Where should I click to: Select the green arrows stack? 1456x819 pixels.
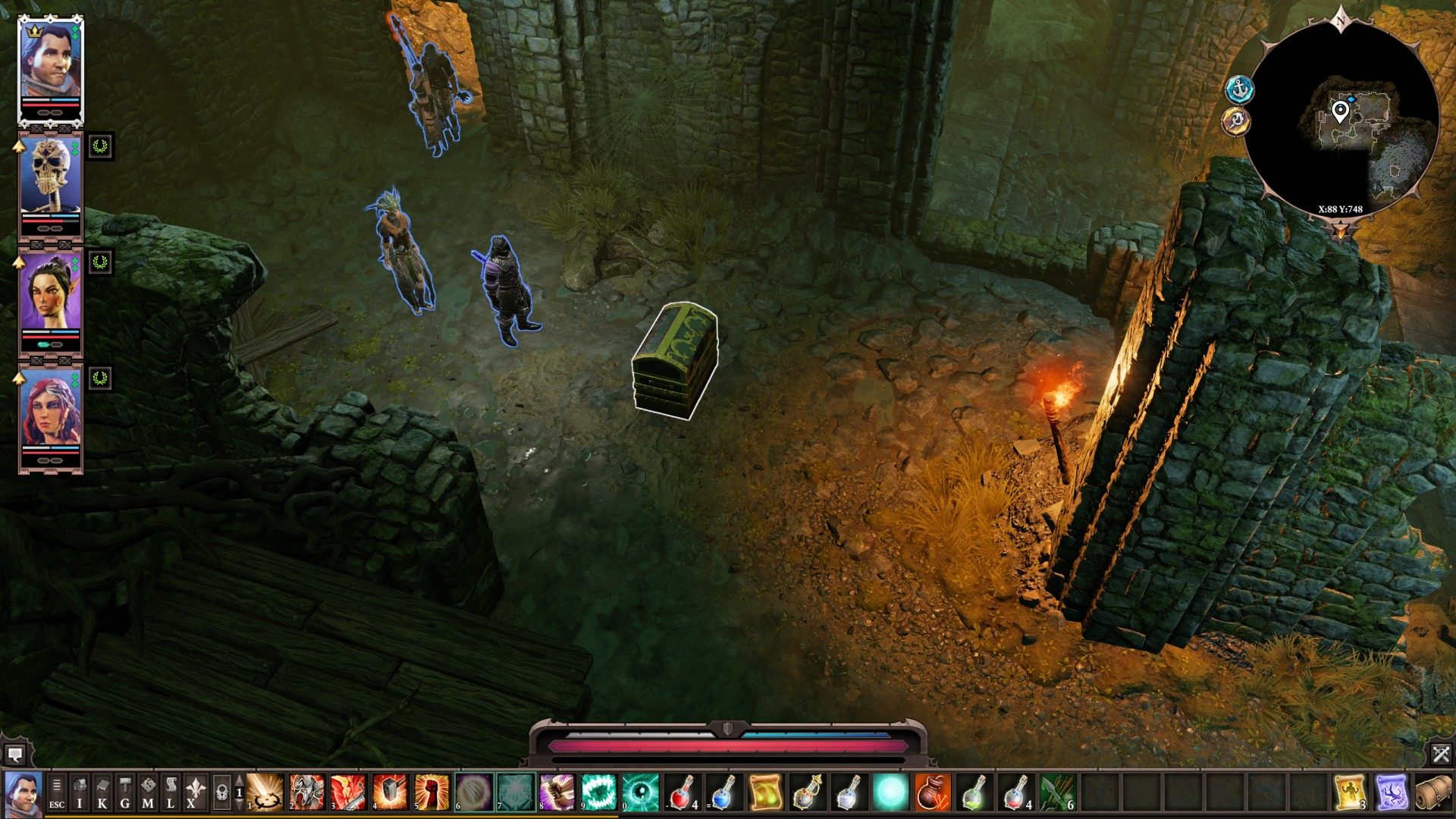1057,792
